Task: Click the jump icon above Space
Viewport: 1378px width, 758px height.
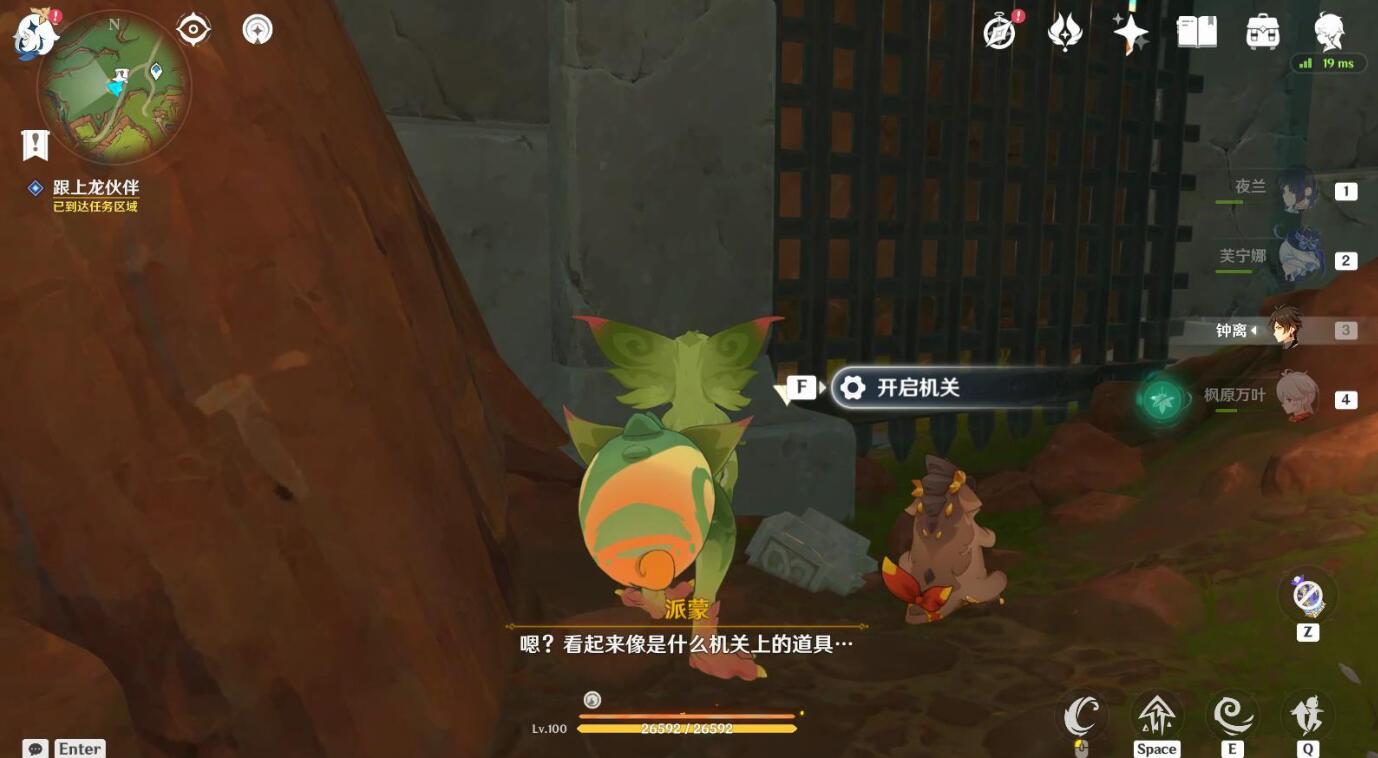Action: [x=1156, y=715]
